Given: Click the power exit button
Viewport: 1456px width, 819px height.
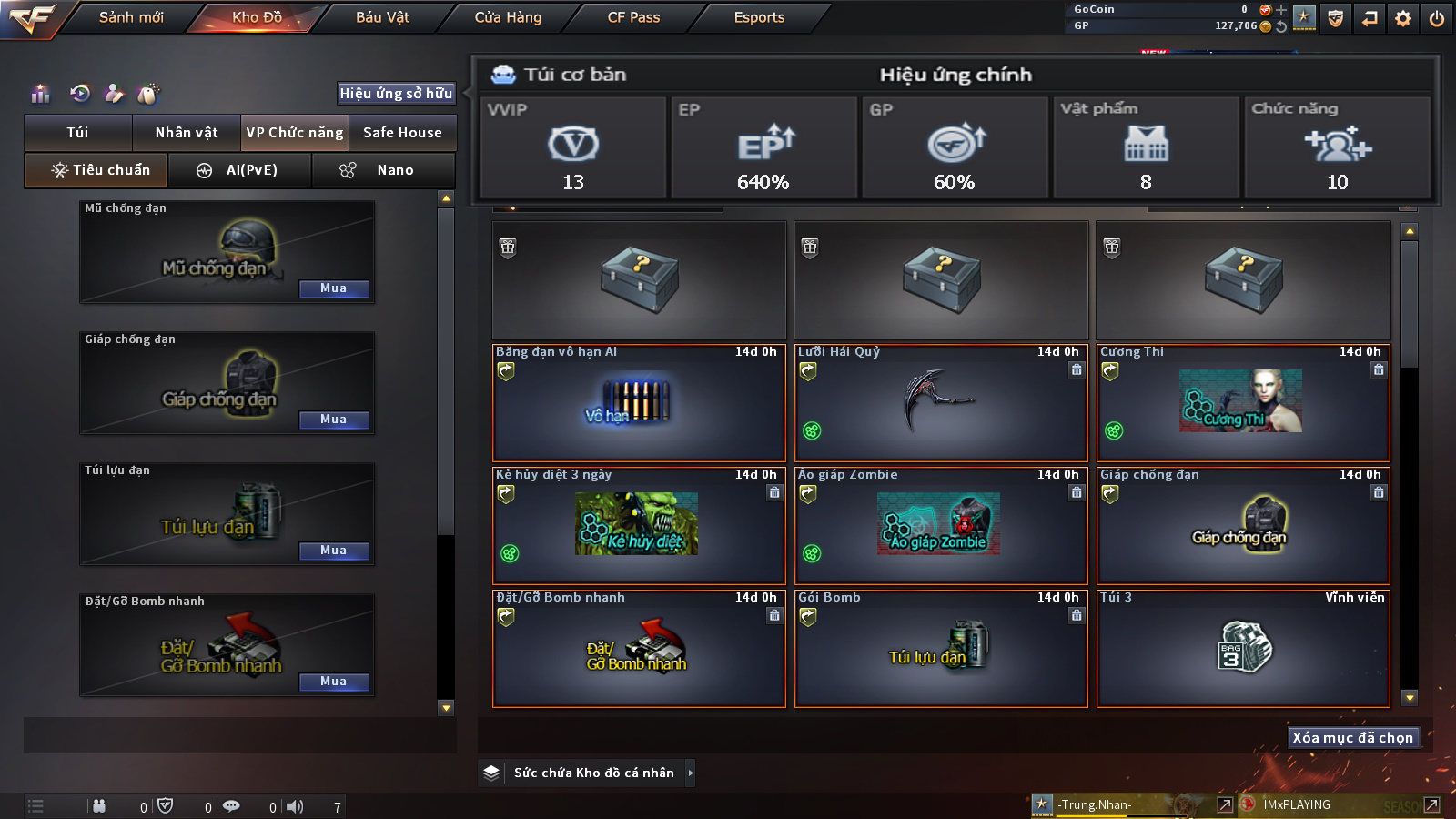Looking at the screenshot, I should (1437, 18).
